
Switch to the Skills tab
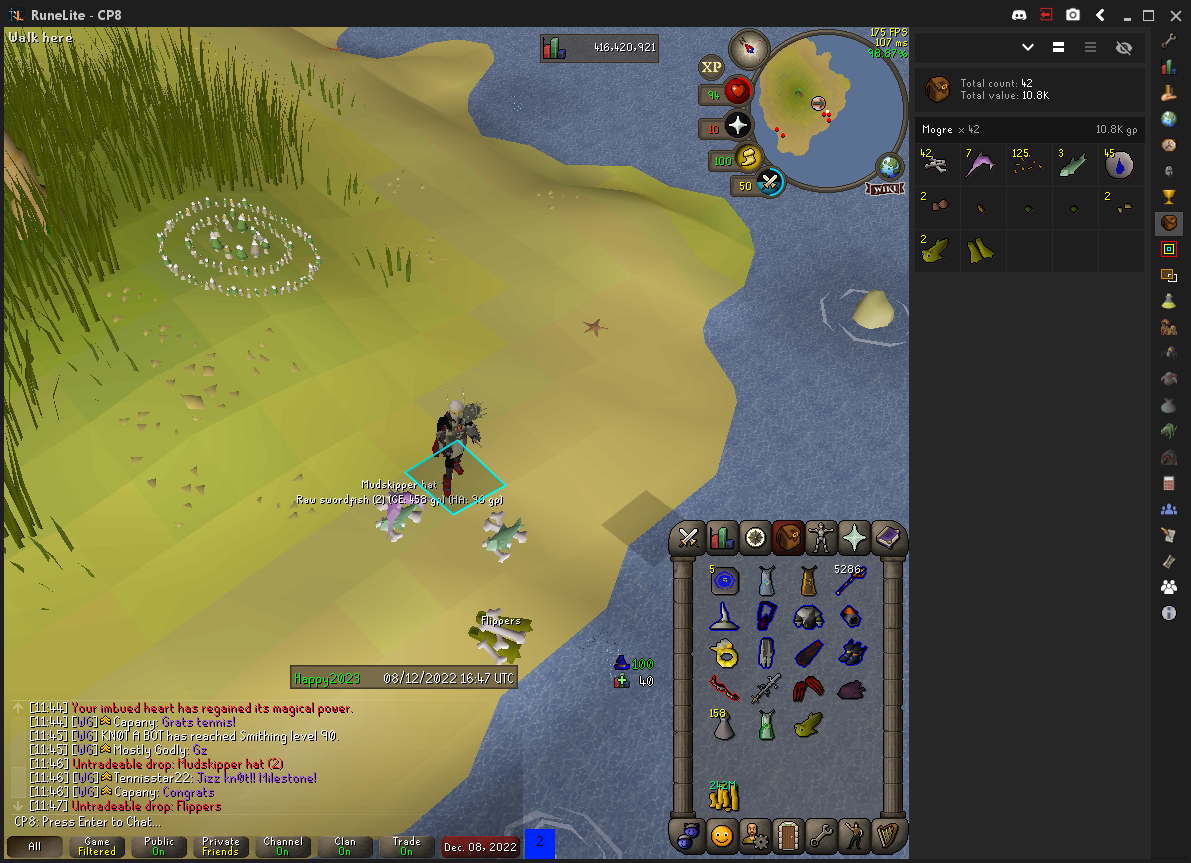721,538
